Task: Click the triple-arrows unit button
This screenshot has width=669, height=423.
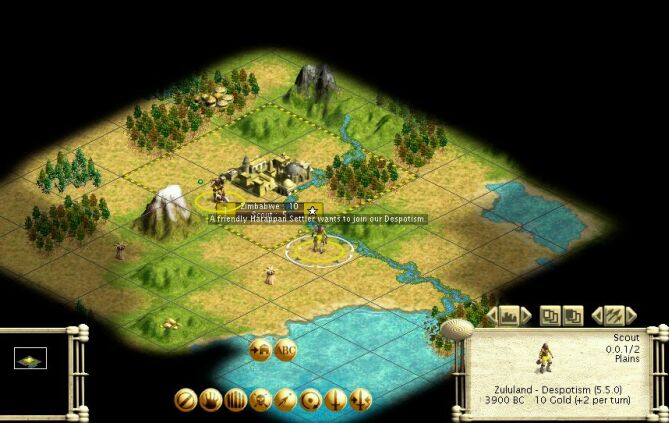Action: point(615,316)
